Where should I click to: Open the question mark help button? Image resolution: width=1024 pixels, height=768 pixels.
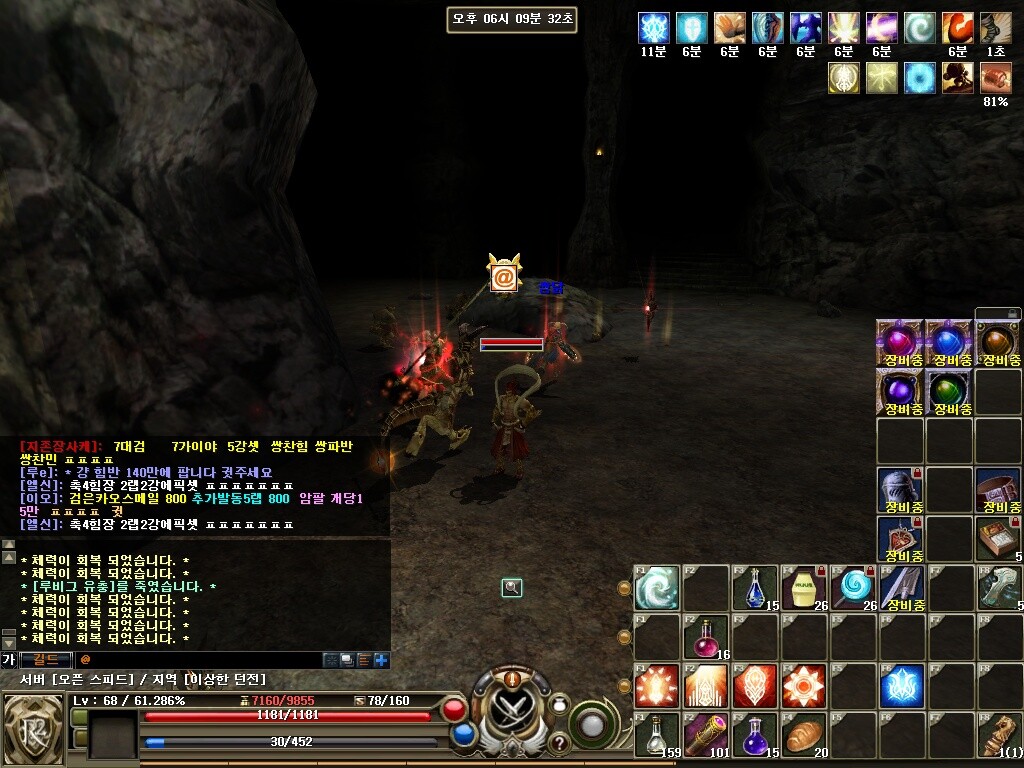[x=559, y=743]
